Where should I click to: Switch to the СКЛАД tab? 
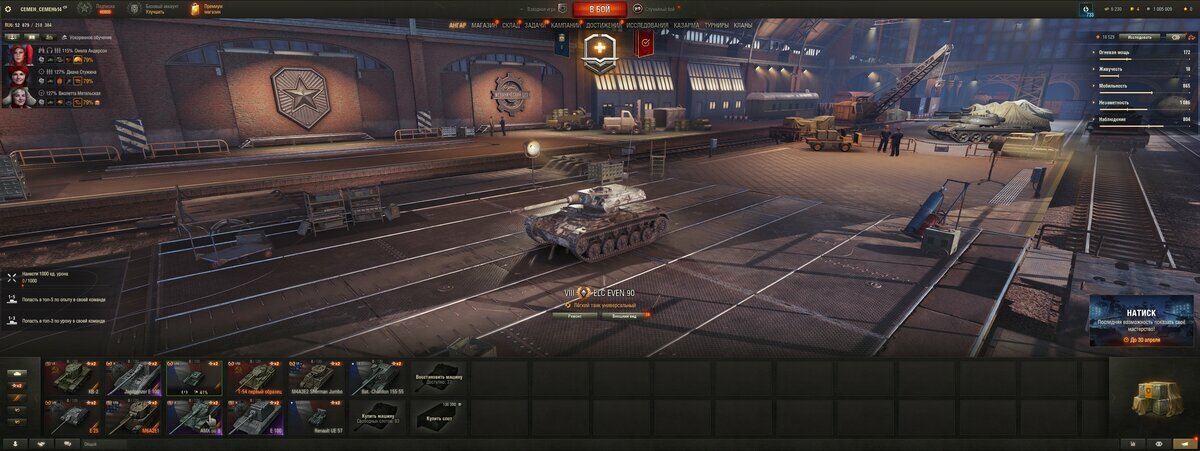click(x=510, y=24)
